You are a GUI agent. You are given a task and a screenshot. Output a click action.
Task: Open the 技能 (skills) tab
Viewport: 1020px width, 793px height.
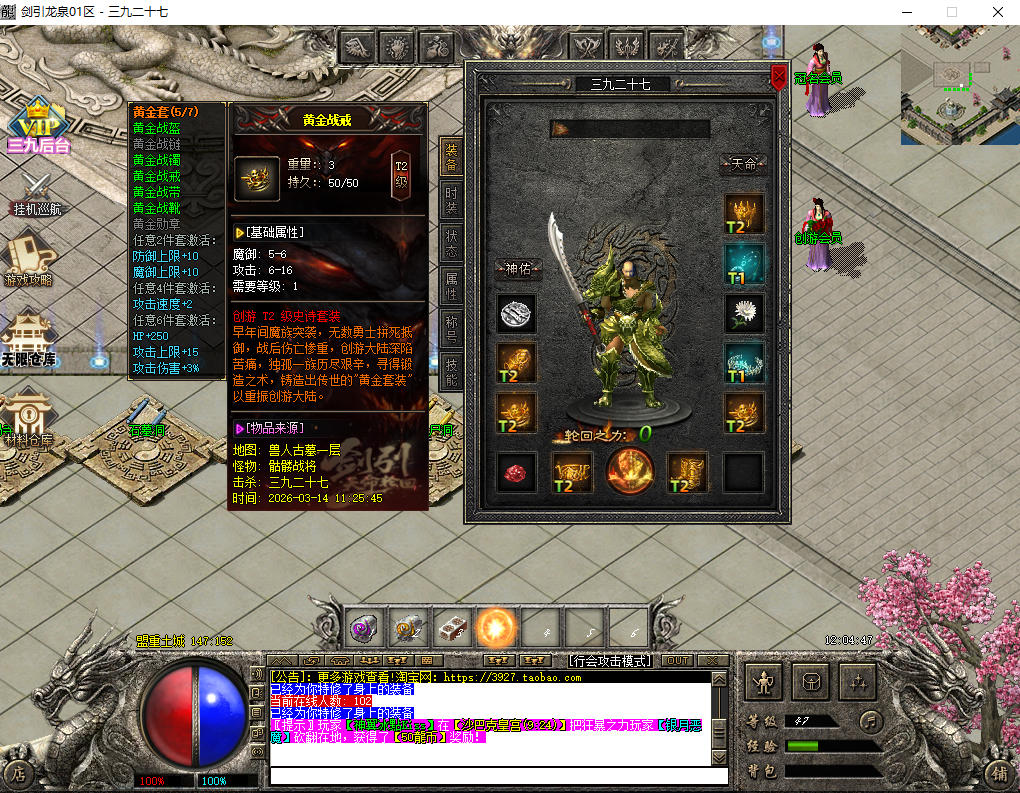tap(451, 371)
